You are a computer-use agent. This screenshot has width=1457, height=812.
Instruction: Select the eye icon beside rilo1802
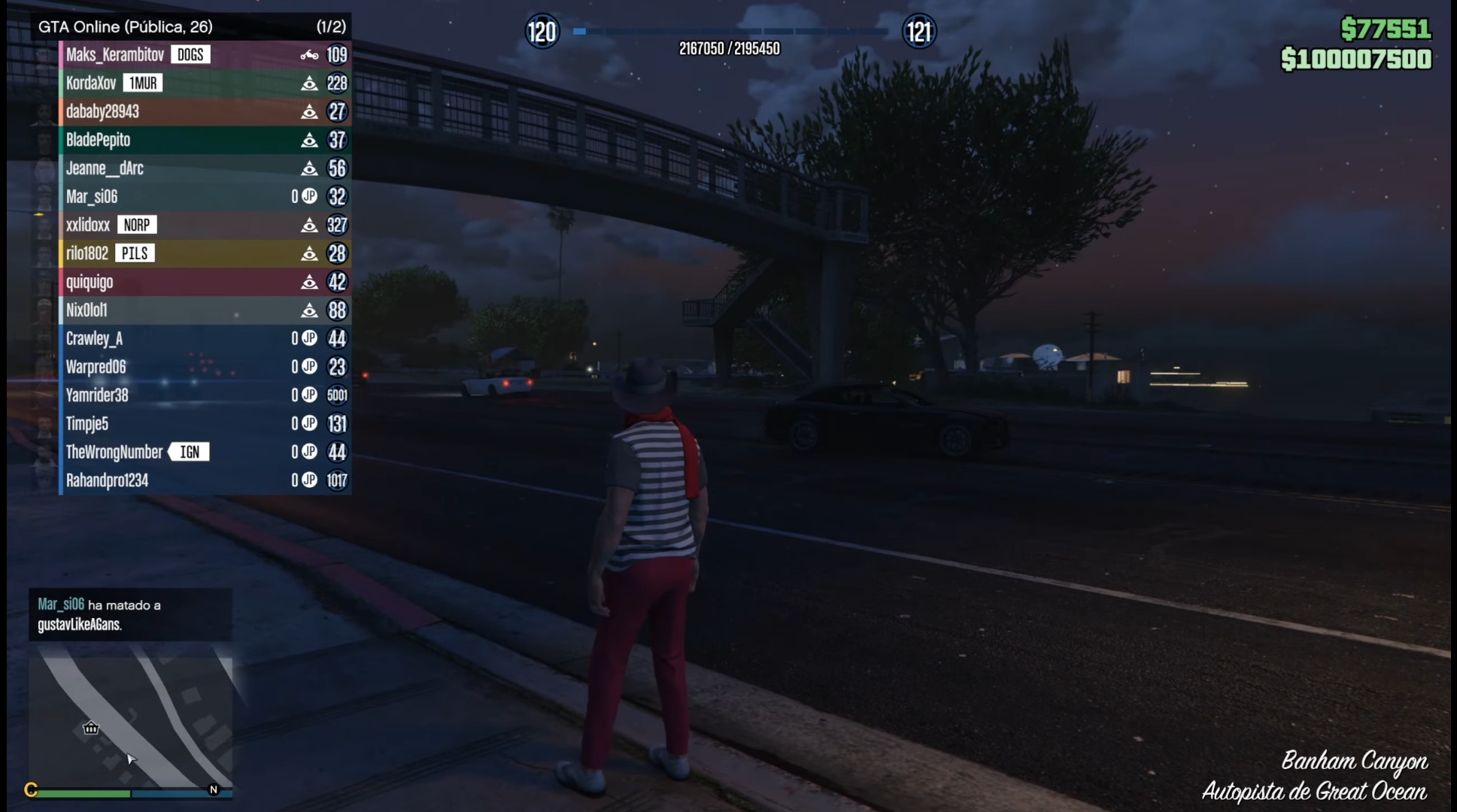point(308,253)
